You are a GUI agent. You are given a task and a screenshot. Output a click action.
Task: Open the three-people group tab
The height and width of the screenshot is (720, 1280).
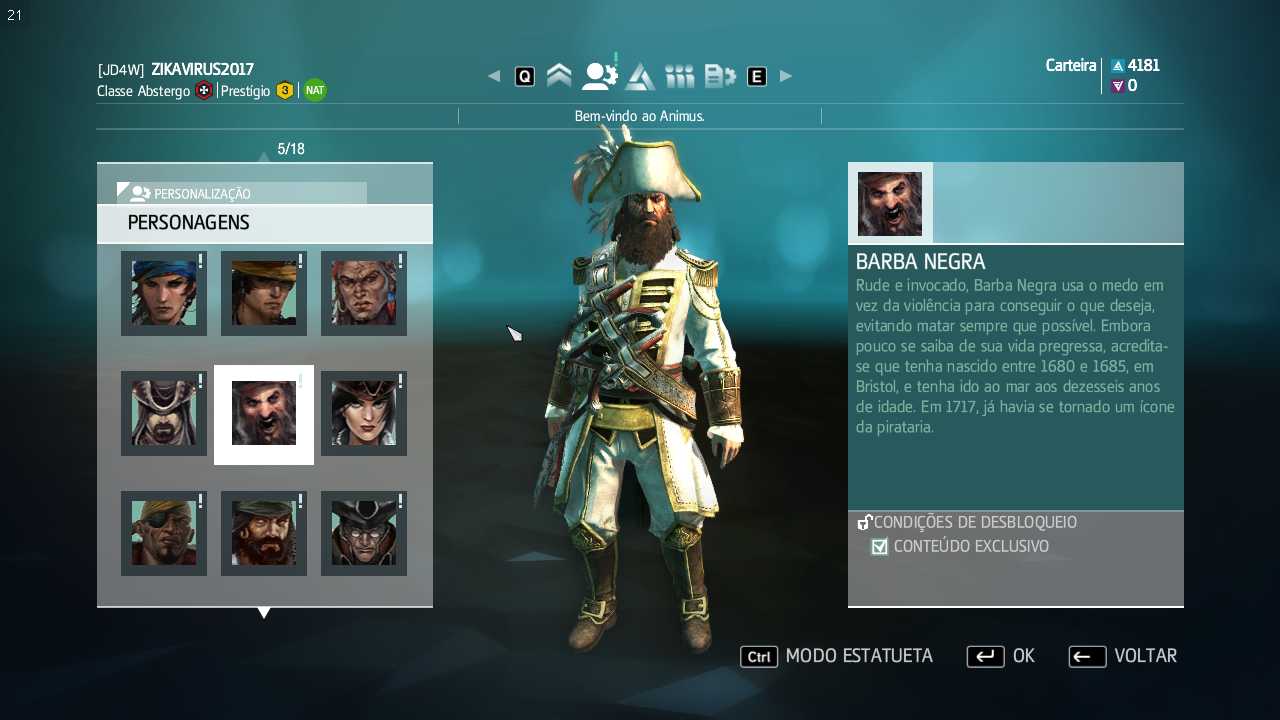[679, 76]
